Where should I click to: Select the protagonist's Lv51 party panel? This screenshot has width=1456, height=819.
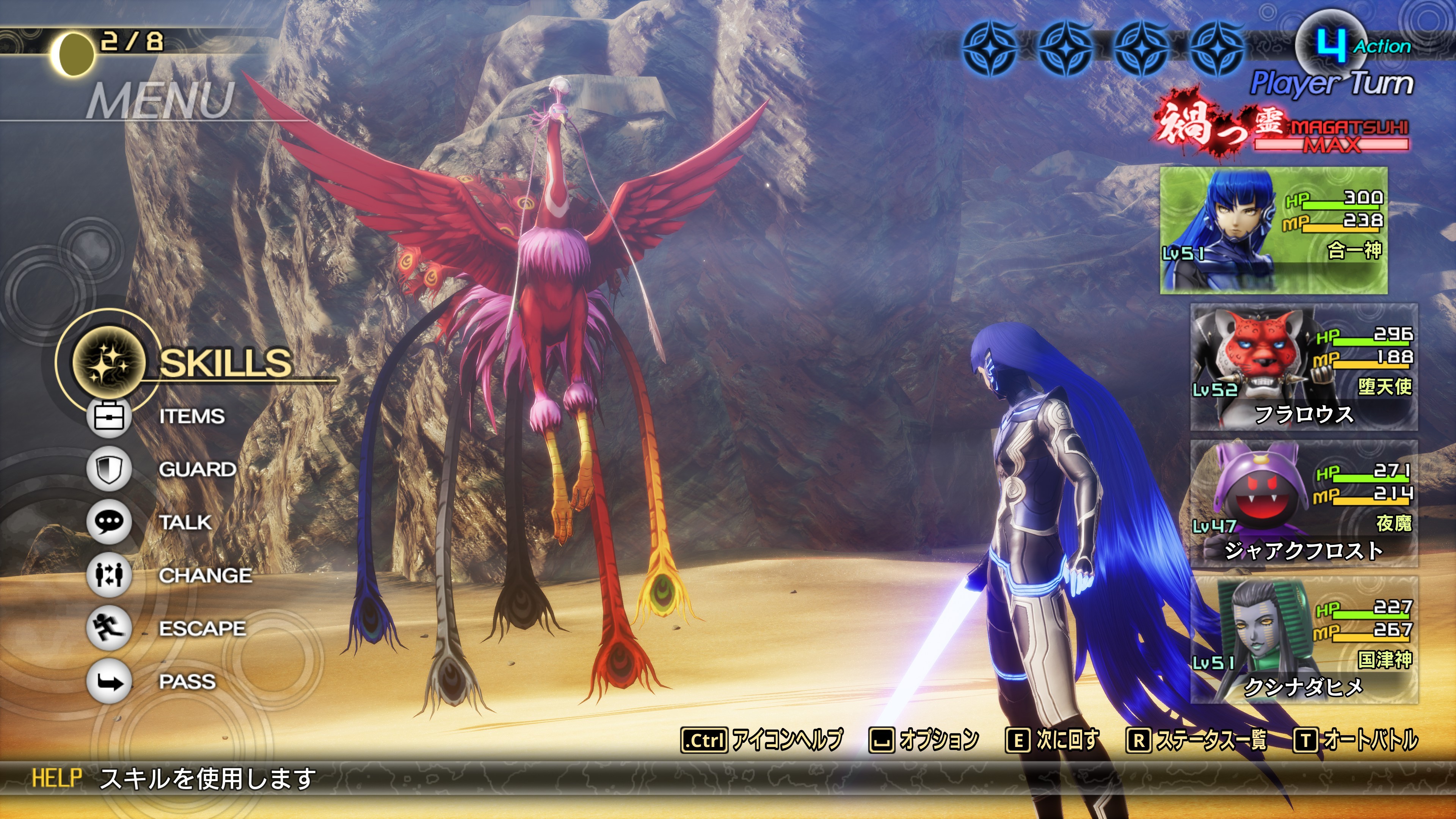point(1274,231)
